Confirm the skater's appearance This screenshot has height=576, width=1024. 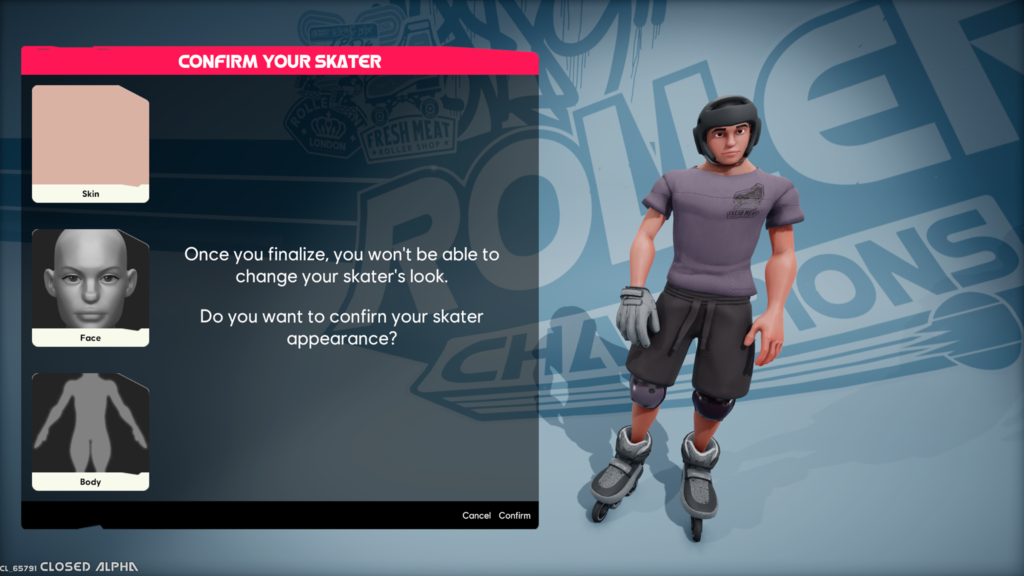pyautogui.click(x=515, y=516)
